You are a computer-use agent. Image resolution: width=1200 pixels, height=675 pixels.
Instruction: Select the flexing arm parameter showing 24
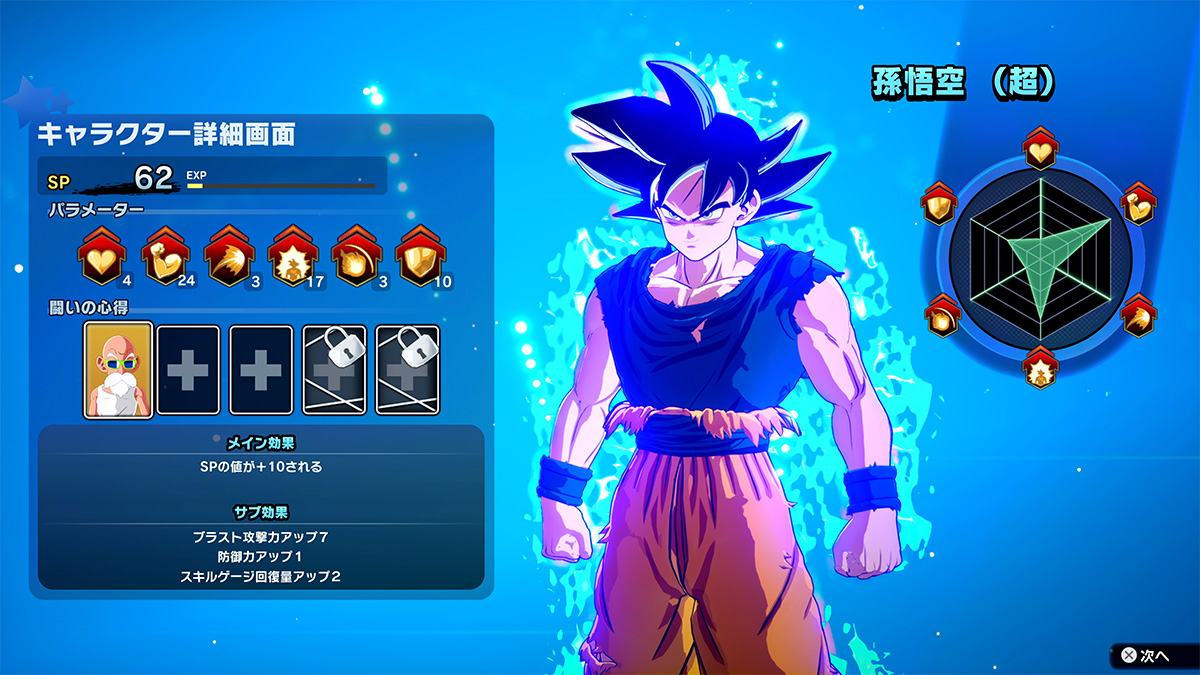164,259
